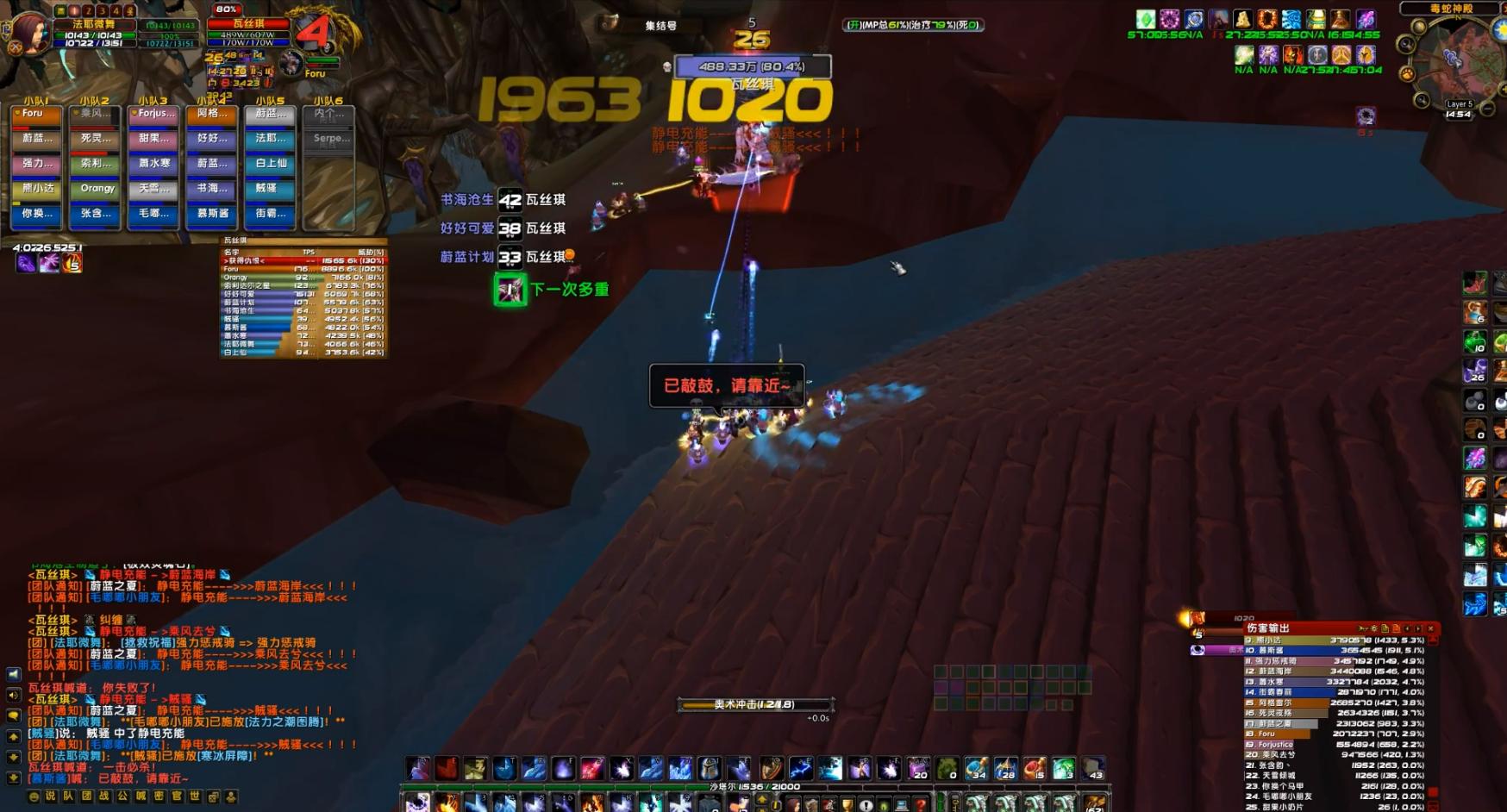1507x812 pixels.
Task: Click the 毒蛇神殿 zone name label
Action: (x=1452, y=9)
